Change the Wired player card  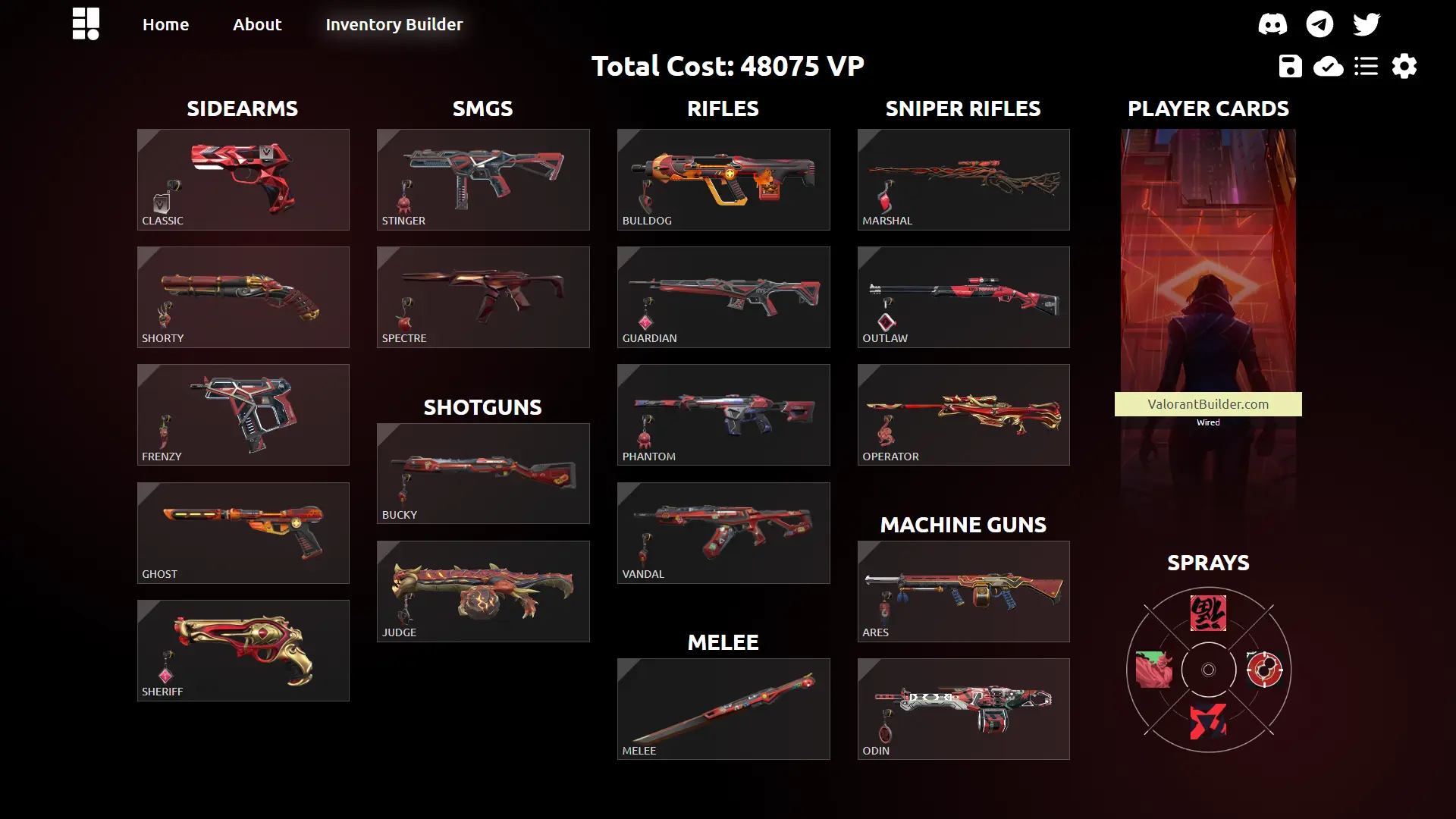coord(1208,303)
